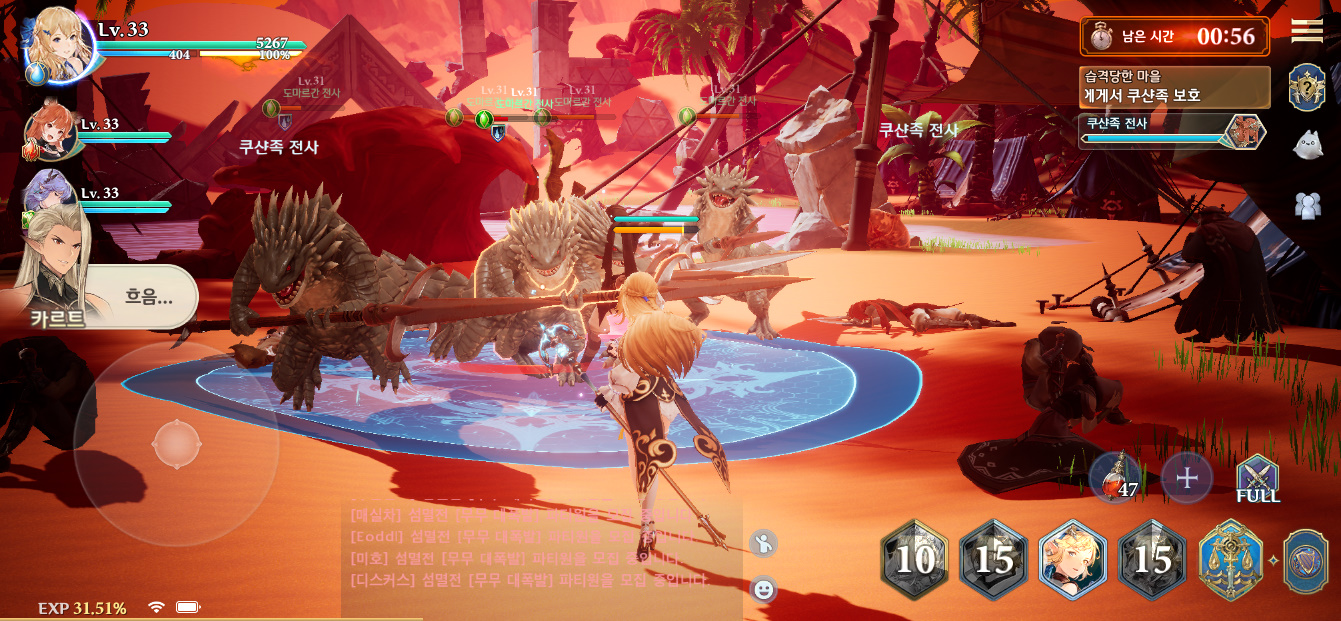
Task: Select the village quest objective tracker
Action: click(x=1175, y=87)
